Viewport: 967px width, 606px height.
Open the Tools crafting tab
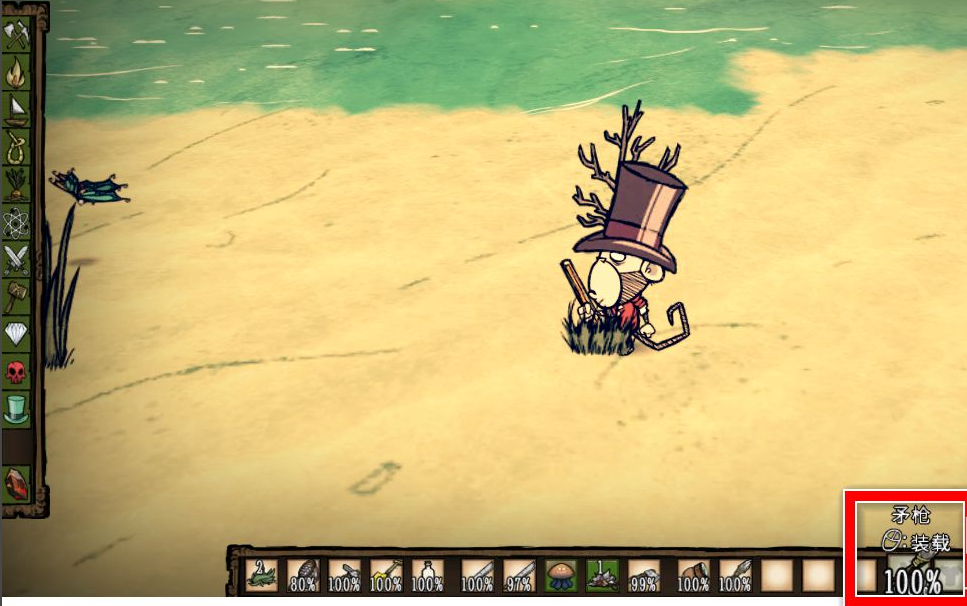click(x=17, y=38)
